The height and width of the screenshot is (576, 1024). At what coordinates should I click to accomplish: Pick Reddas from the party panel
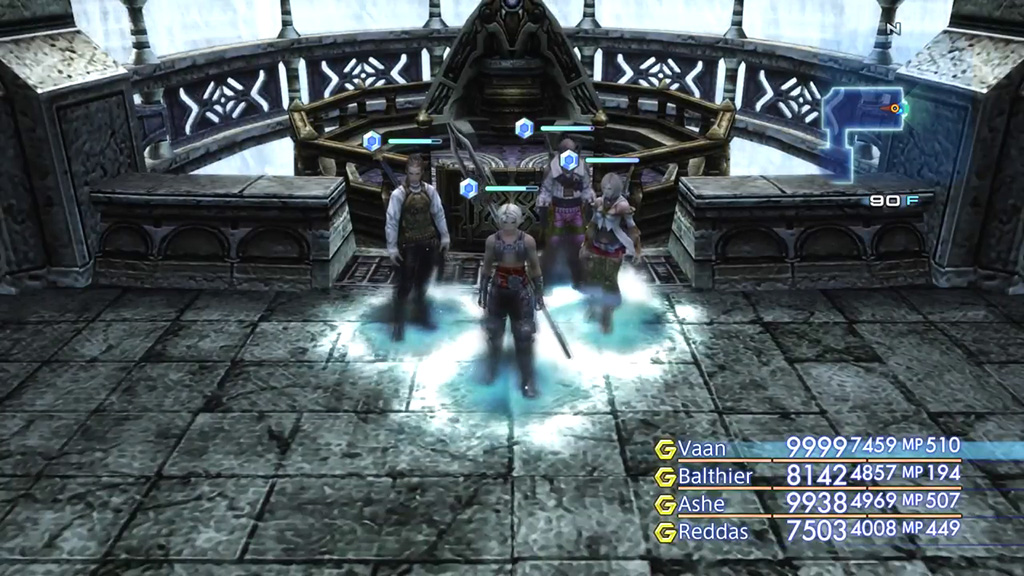pos(713,532)
